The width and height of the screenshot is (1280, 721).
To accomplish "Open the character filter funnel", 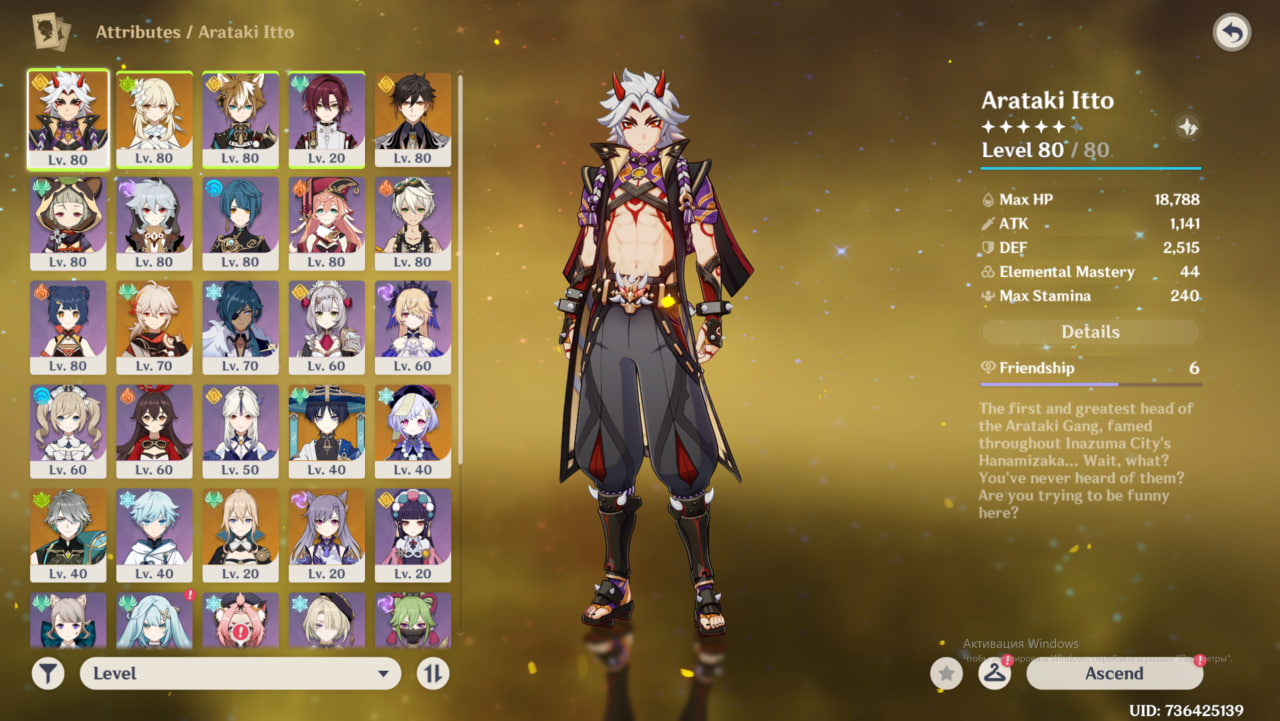I will [x=48, y=673].
